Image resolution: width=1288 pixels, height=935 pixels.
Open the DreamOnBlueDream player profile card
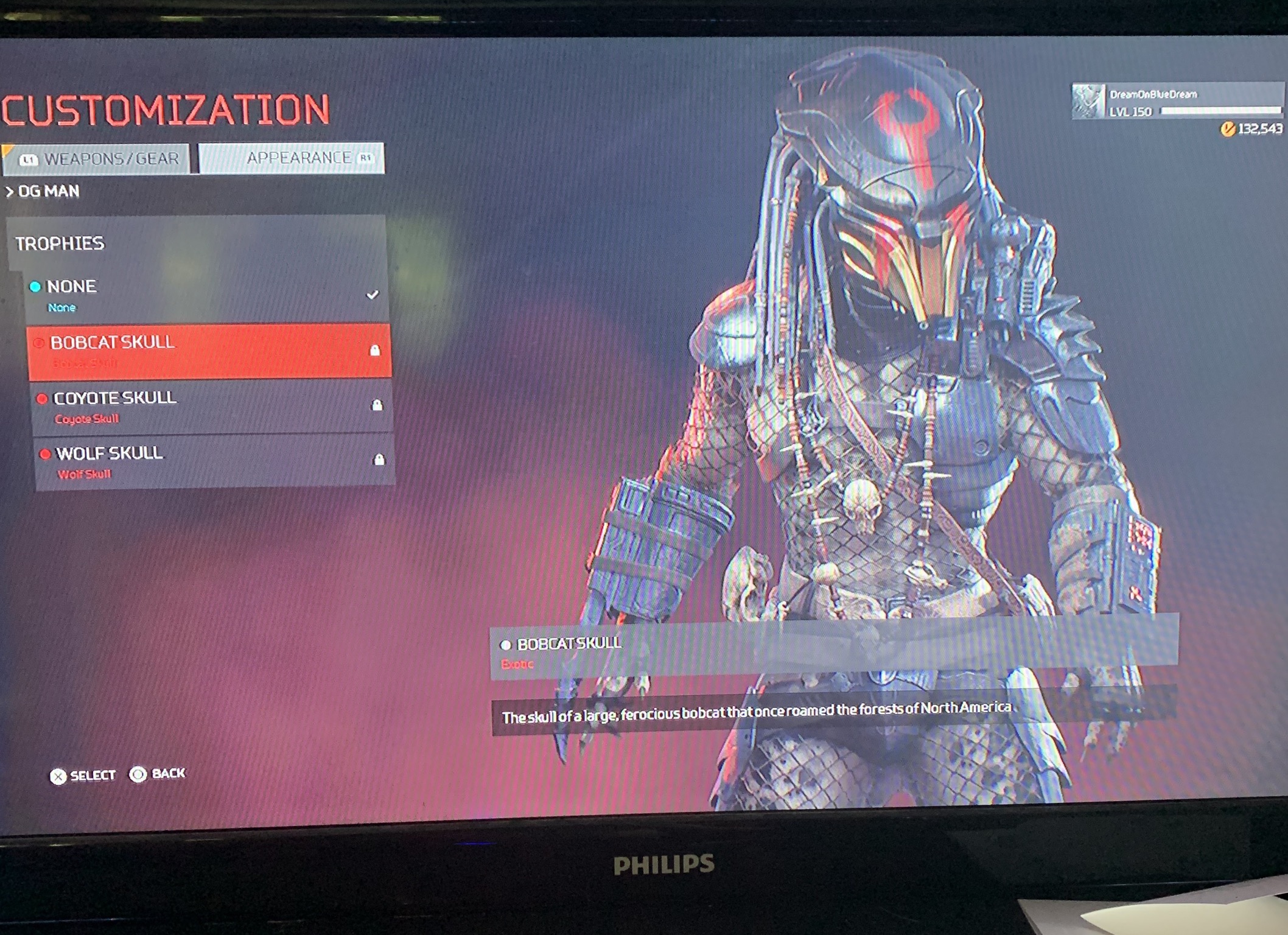[1177, 102]
